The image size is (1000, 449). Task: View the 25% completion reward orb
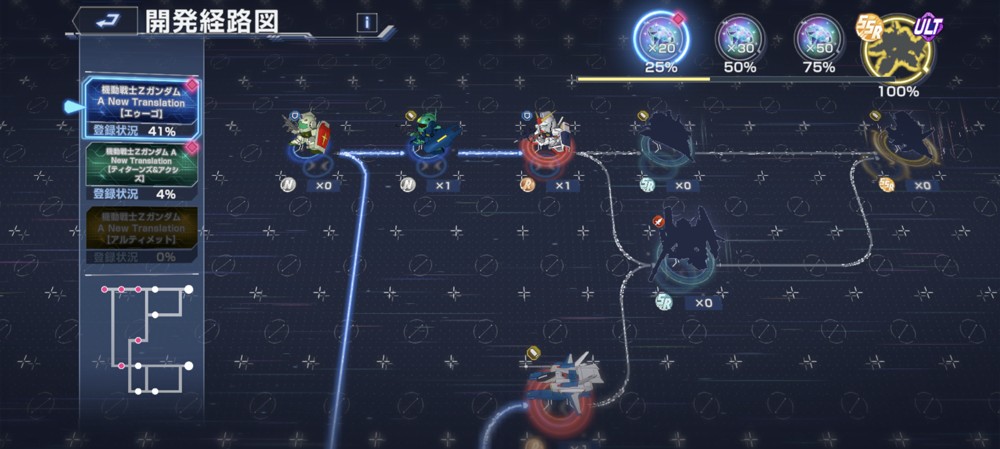pos(660,42)
